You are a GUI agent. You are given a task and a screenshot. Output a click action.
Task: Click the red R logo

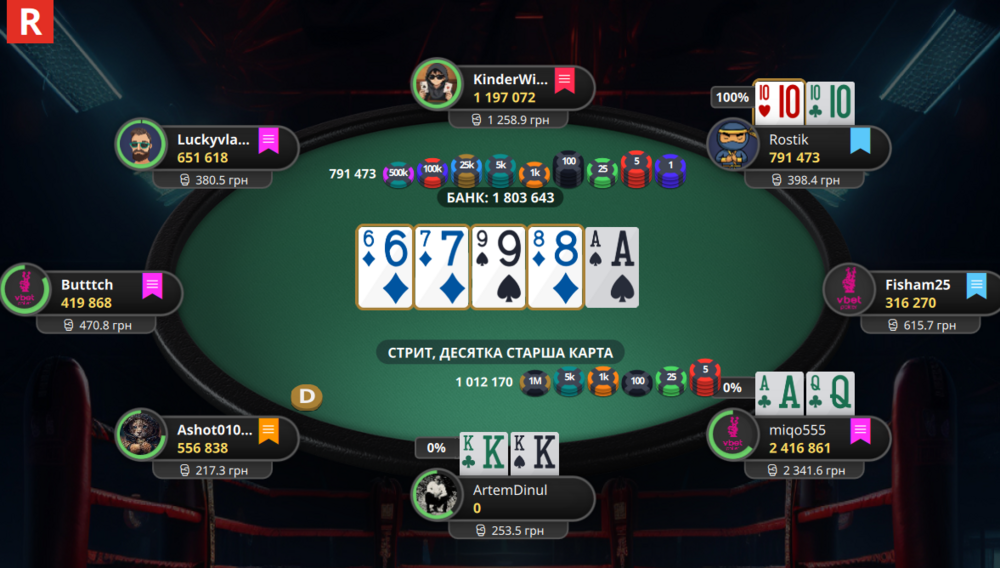coord(29,22)
